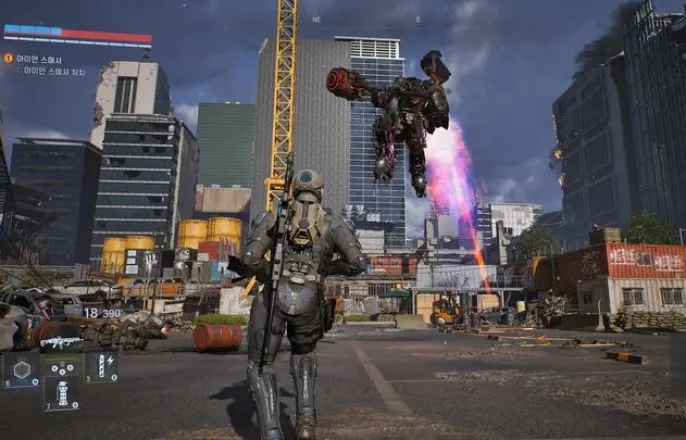Select the hexagon cube skill slot
Image resolution: width=686 pixels, height=440 pixels.
[x=21, y=367]
